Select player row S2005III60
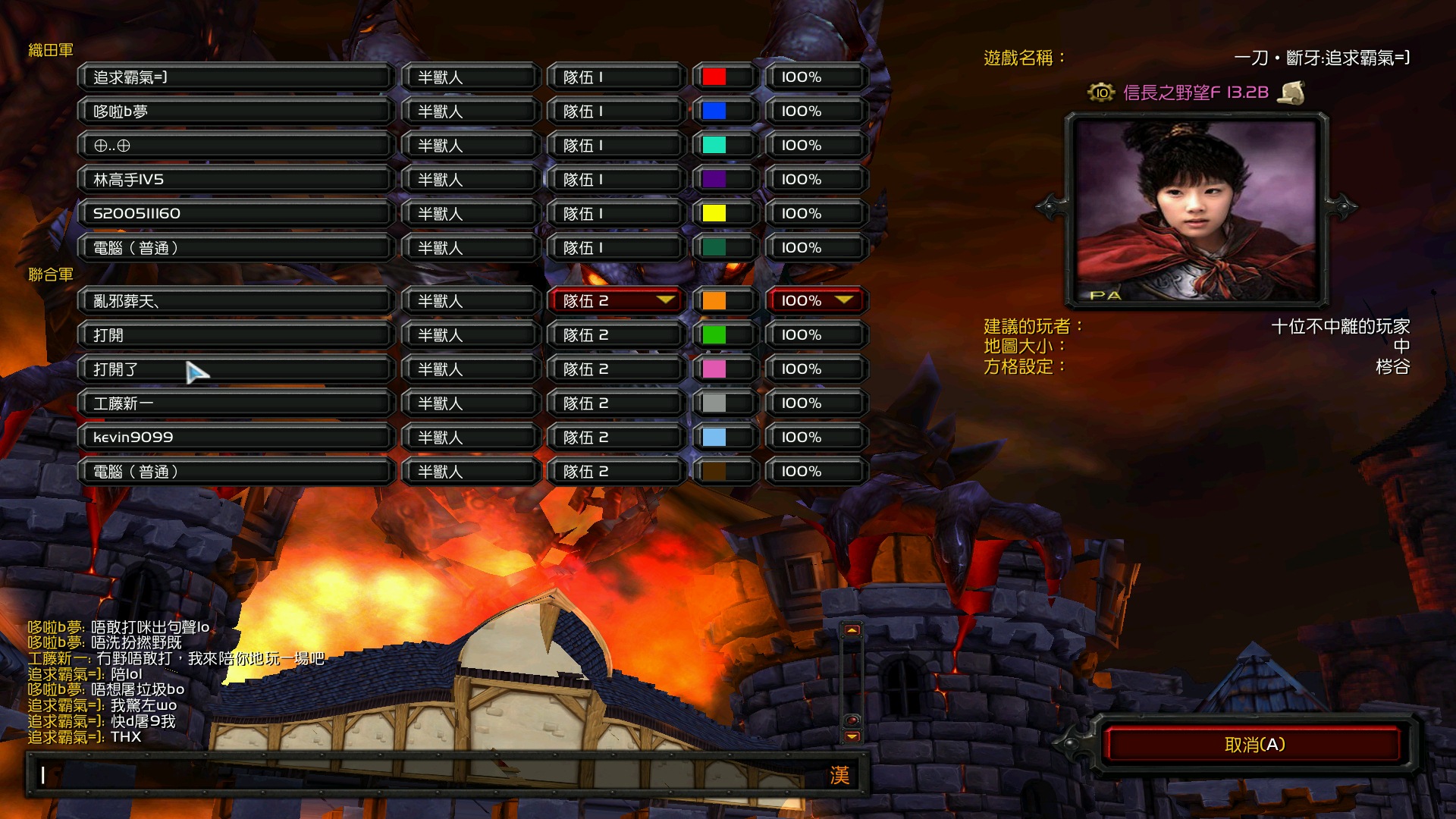The height and width of the screenshot is (819, 1456). click(x=235, y=214)
